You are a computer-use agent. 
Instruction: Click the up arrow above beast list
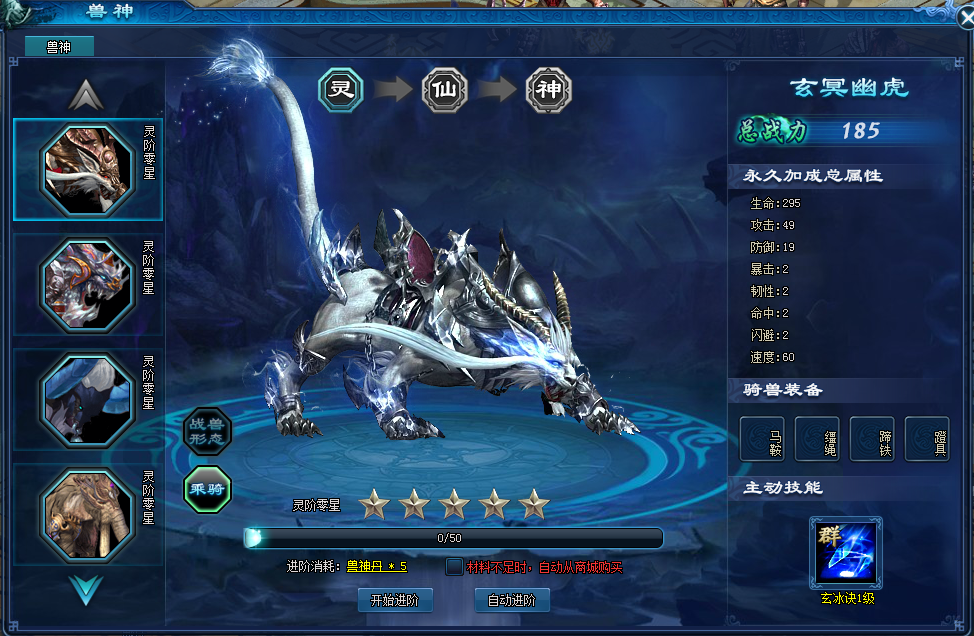86,95
